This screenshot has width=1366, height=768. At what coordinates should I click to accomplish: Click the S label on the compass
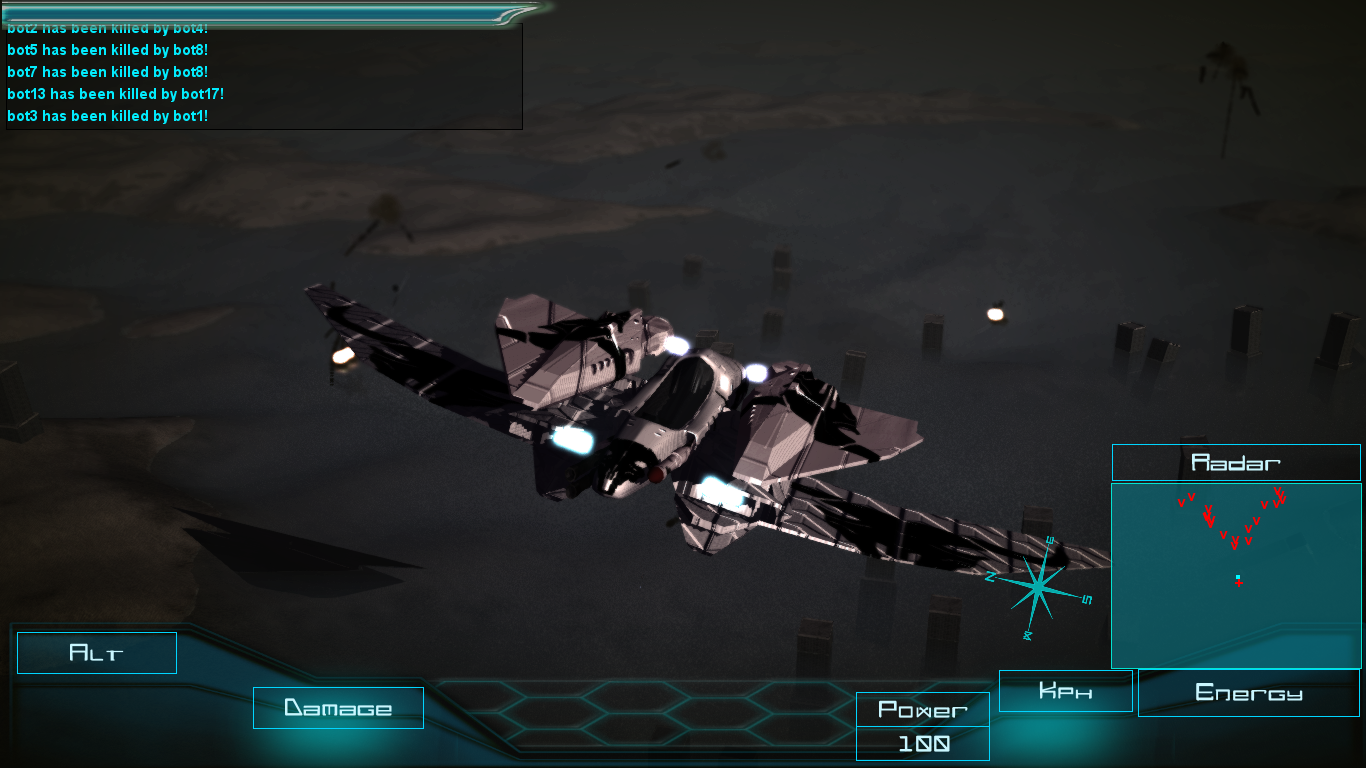point(1087,600)
